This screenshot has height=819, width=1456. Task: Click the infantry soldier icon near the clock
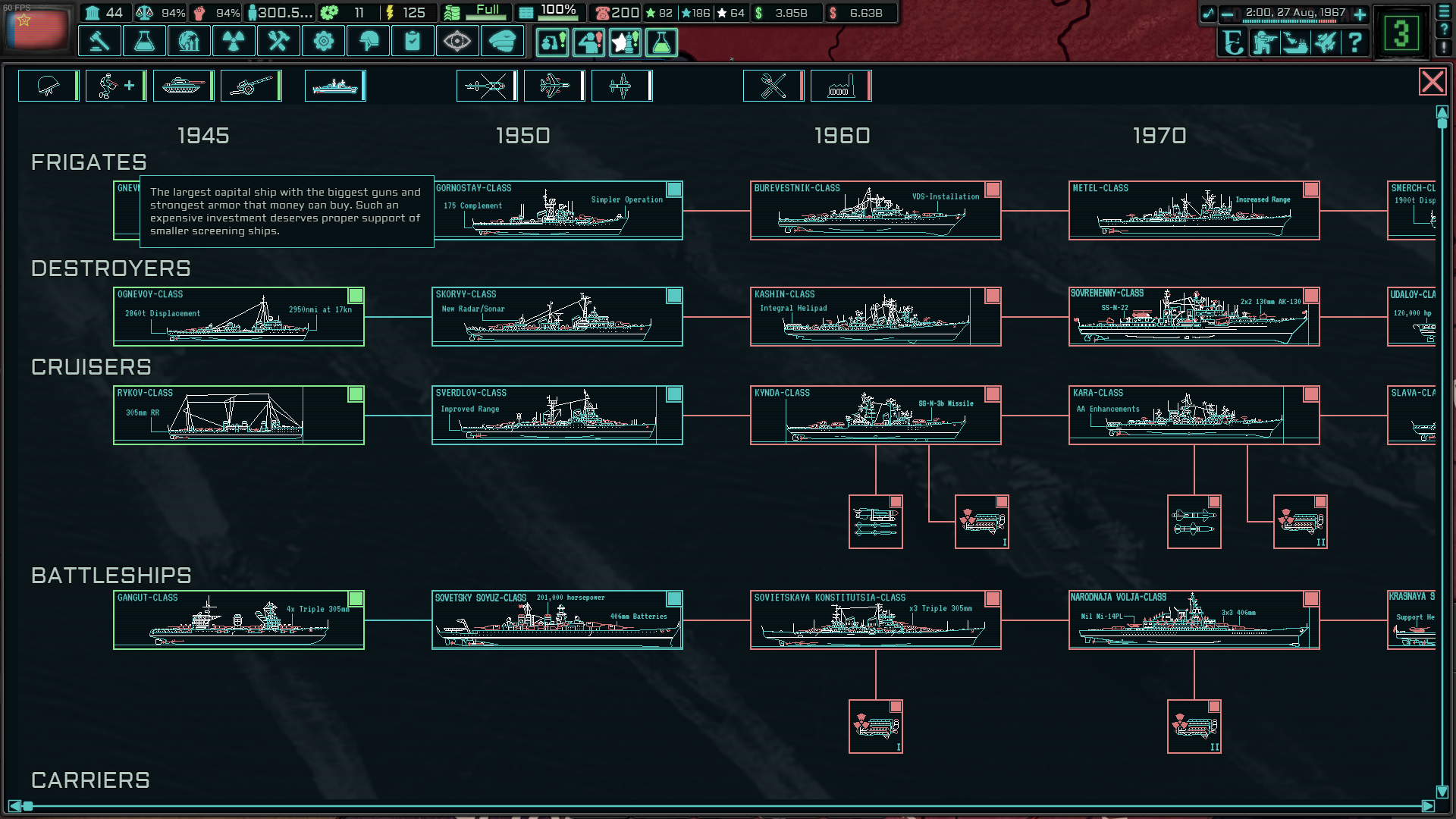coord(1263,44)
